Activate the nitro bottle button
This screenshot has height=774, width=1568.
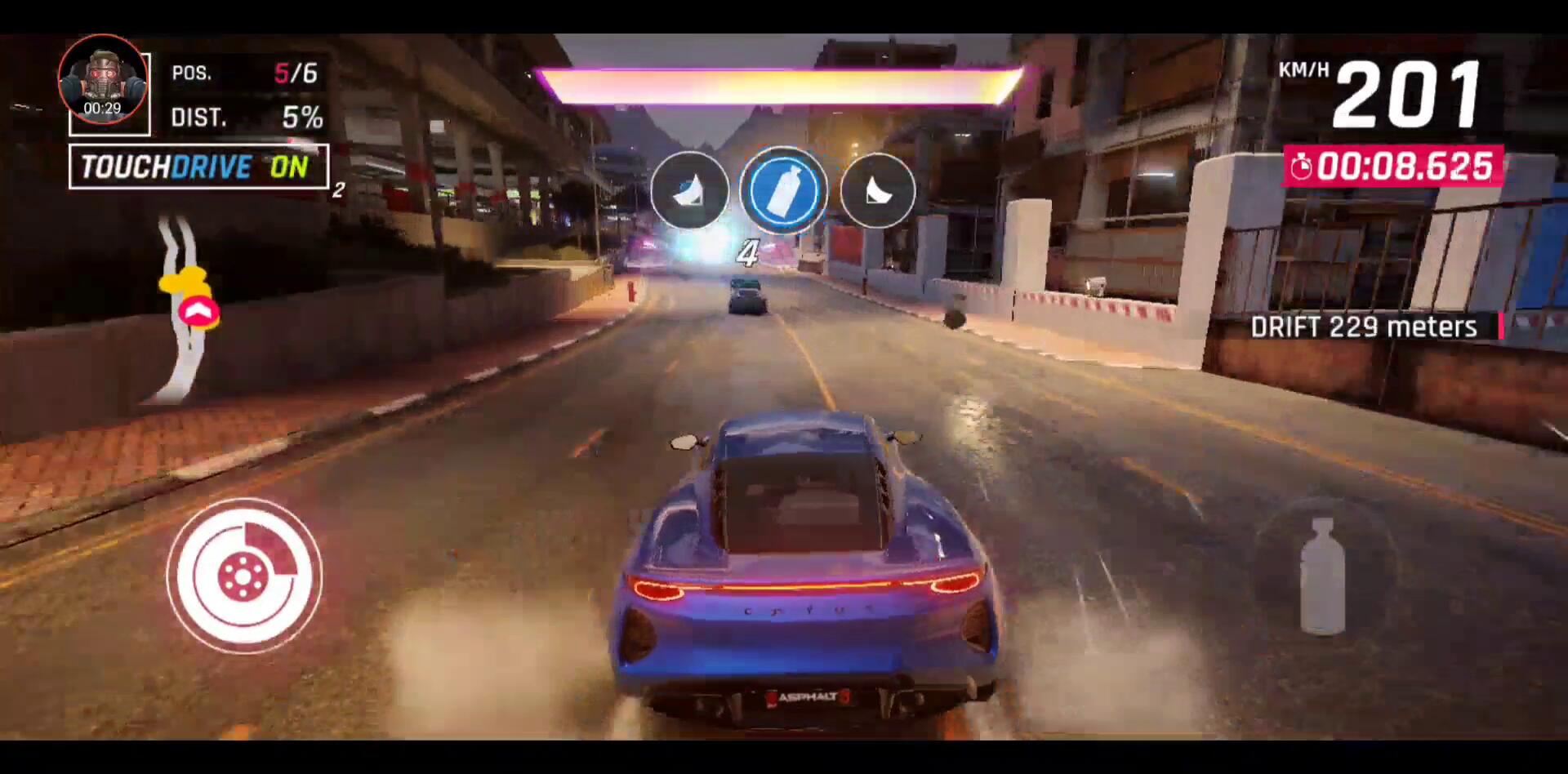click(1322, 576)
